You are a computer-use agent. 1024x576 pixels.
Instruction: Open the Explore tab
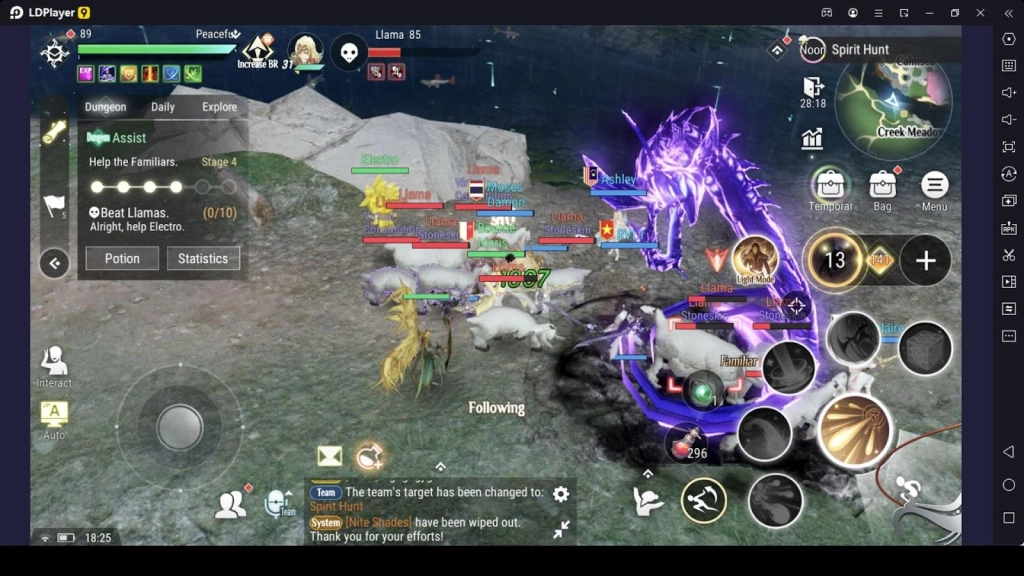[219, 107]
